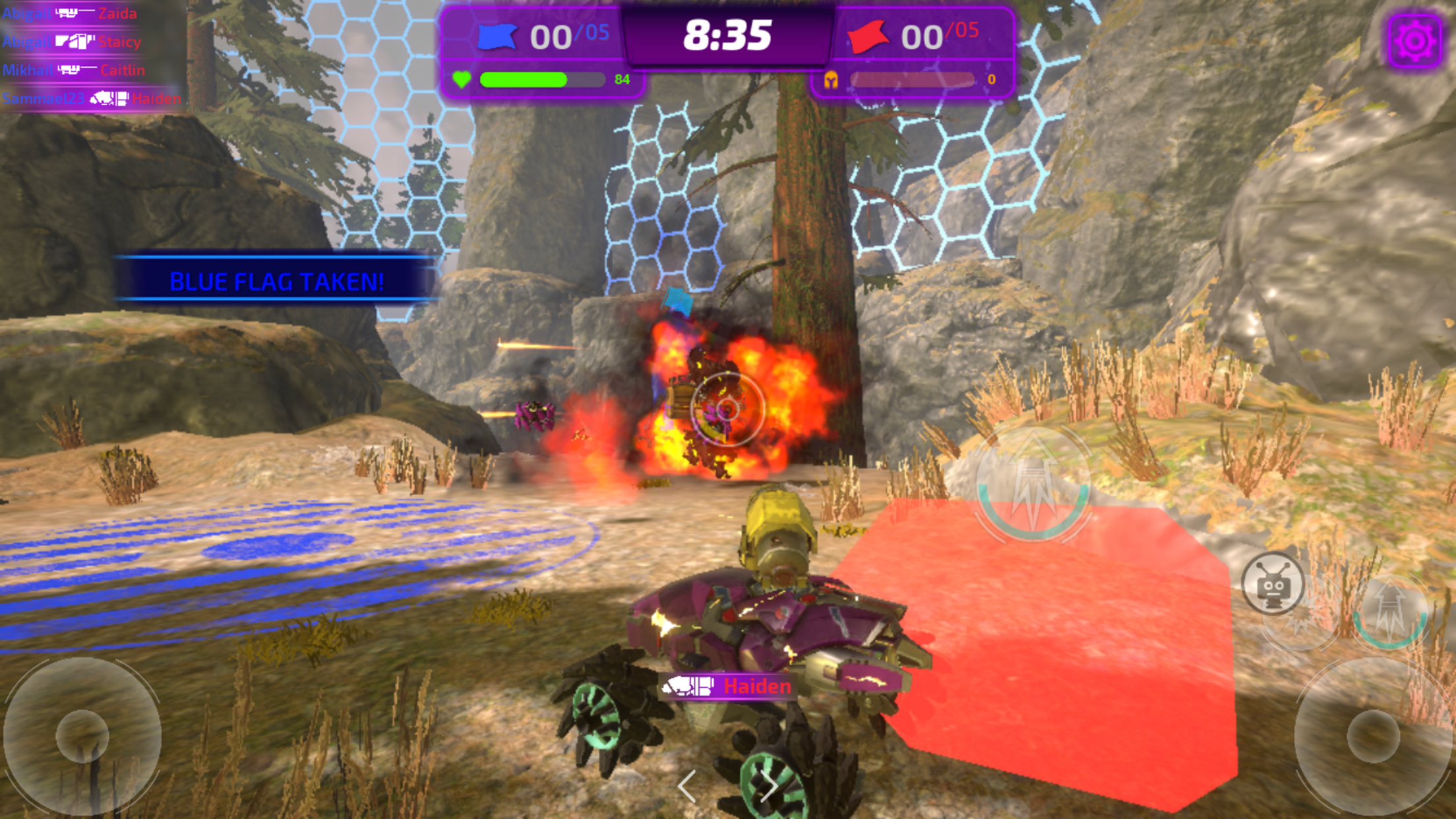This screenshot has width=1456, height=819.
Task: Click the left chevron arrow
Action: 686,786
